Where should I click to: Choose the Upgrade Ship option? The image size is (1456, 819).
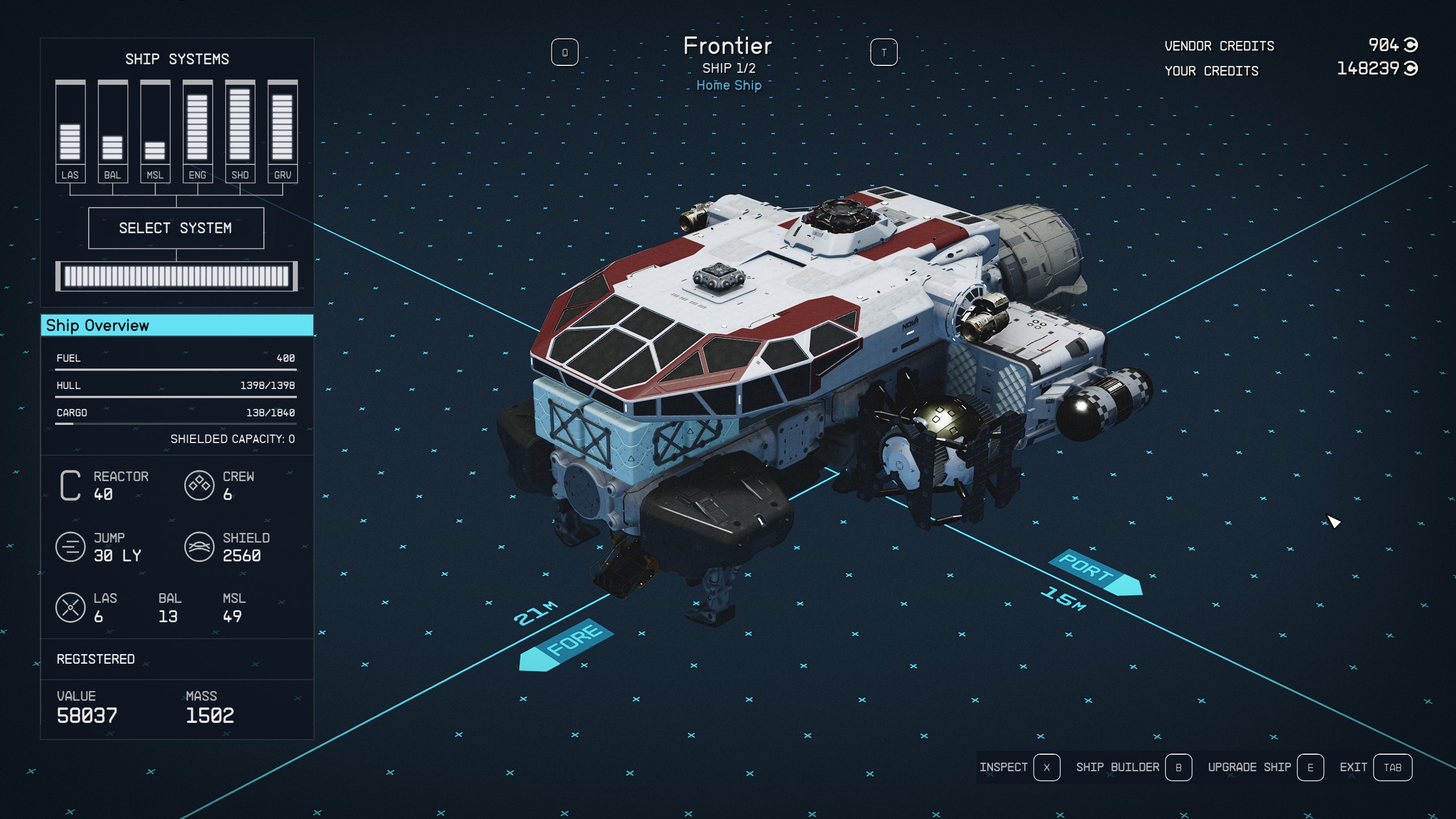1265,767
